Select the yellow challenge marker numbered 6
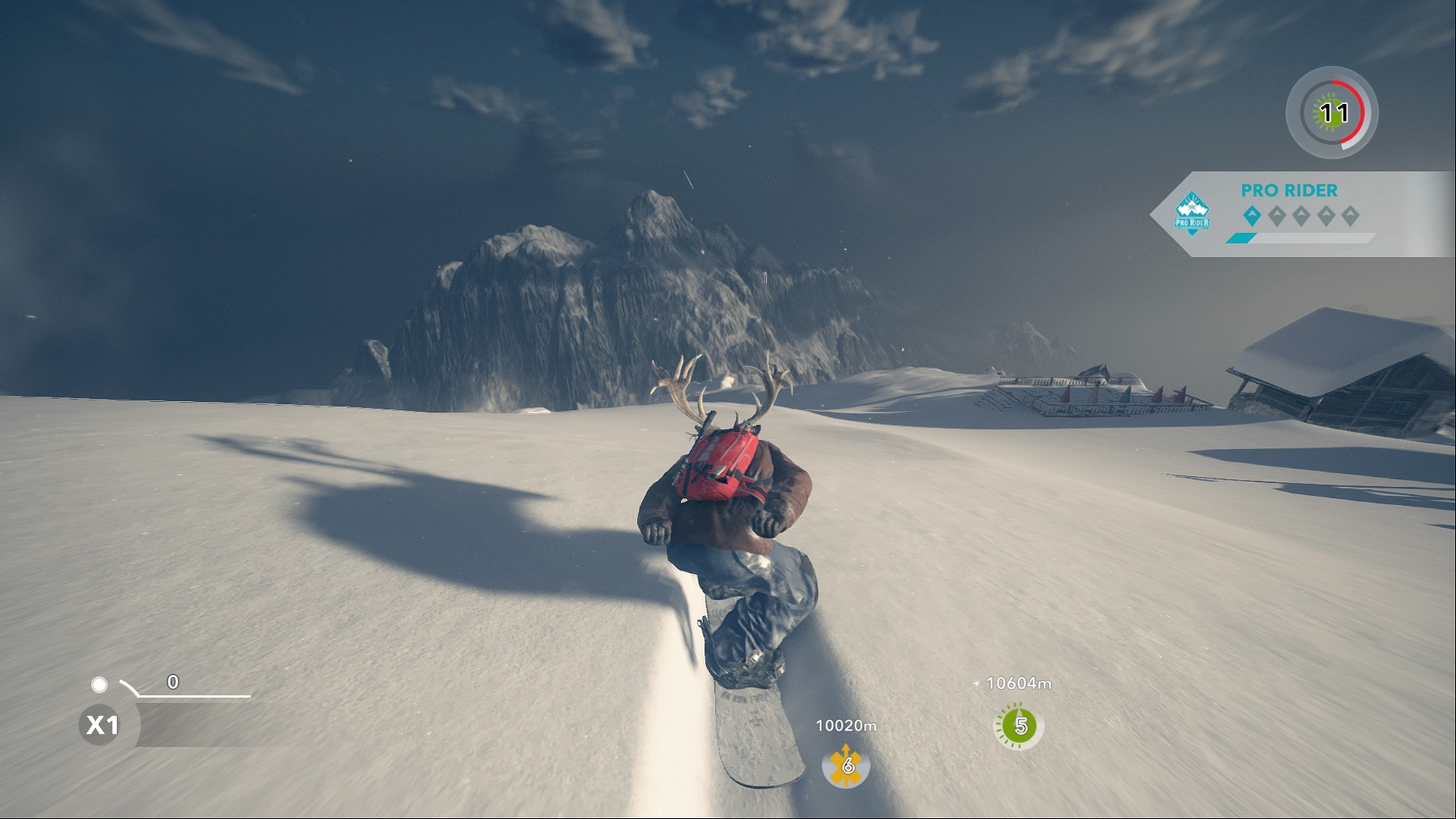 (x=846, y=765)
